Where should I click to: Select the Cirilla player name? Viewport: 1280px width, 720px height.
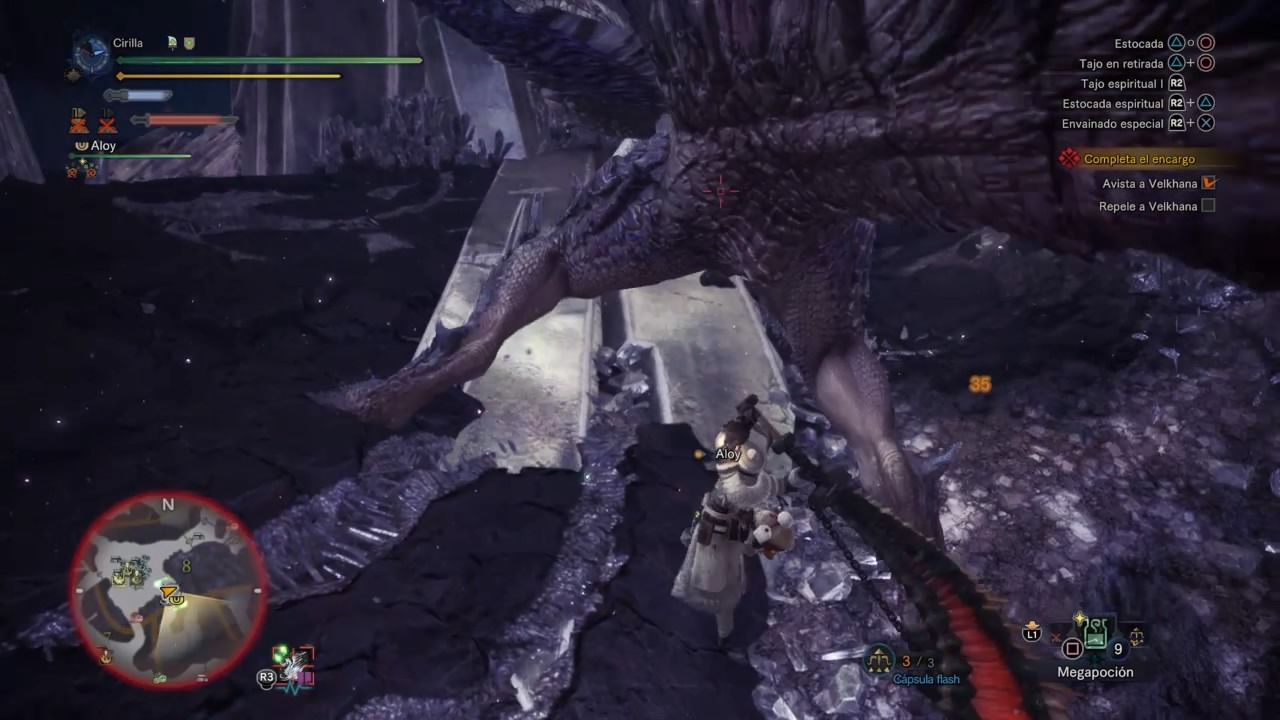pyautogui.click(x=128, y=43)
